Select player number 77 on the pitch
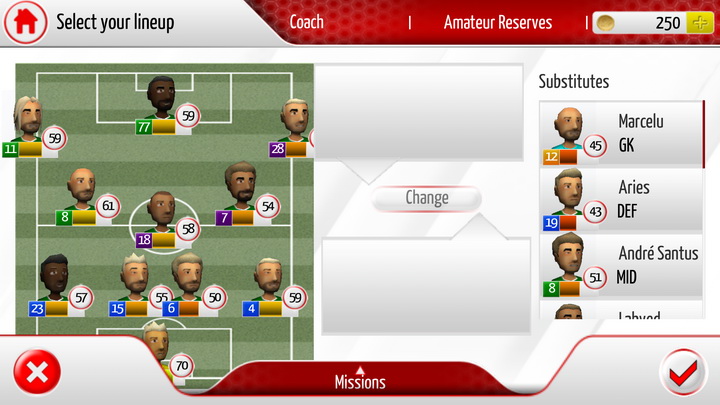Image resolution: width=720 pixels, height=405 pixels. tap(161, 104)
